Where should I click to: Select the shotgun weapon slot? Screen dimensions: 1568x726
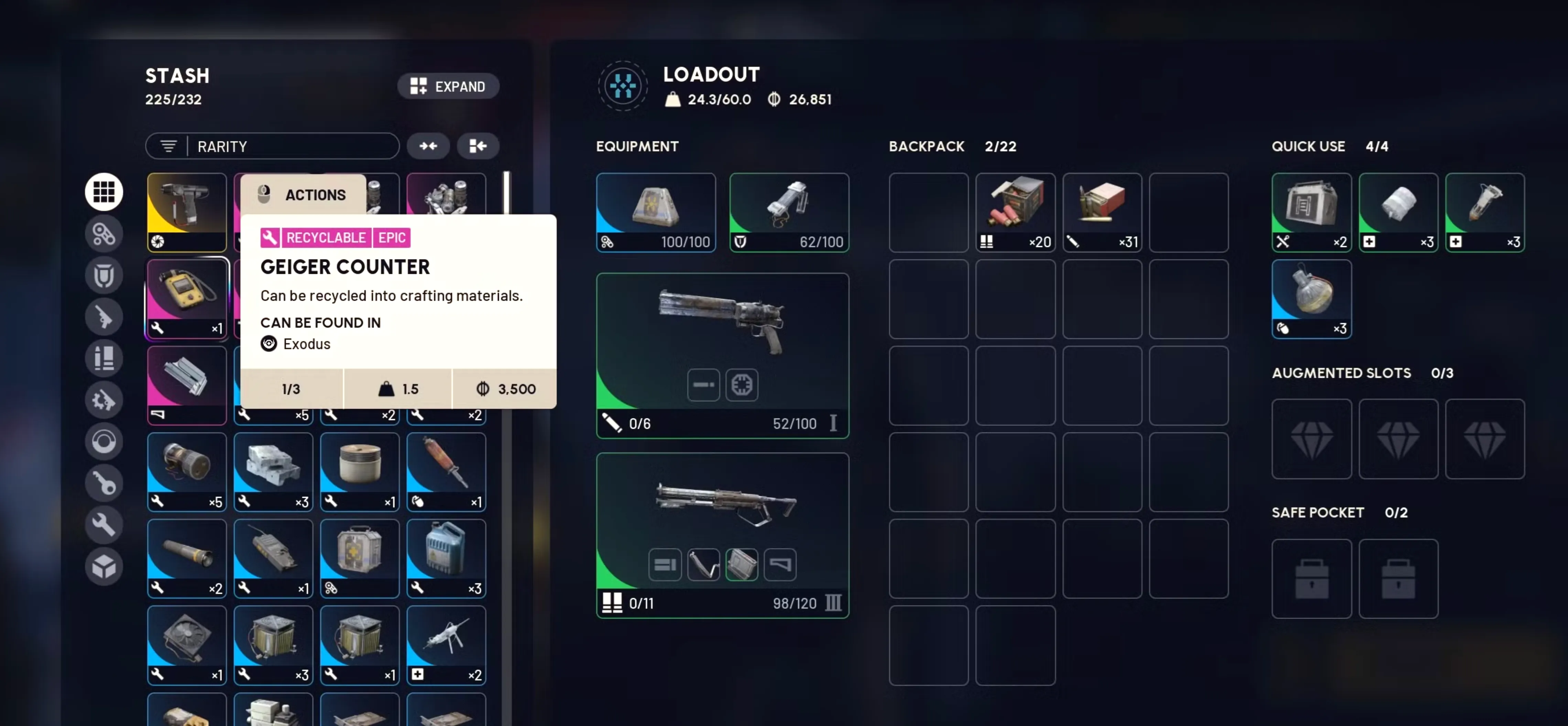click(722, 534)
